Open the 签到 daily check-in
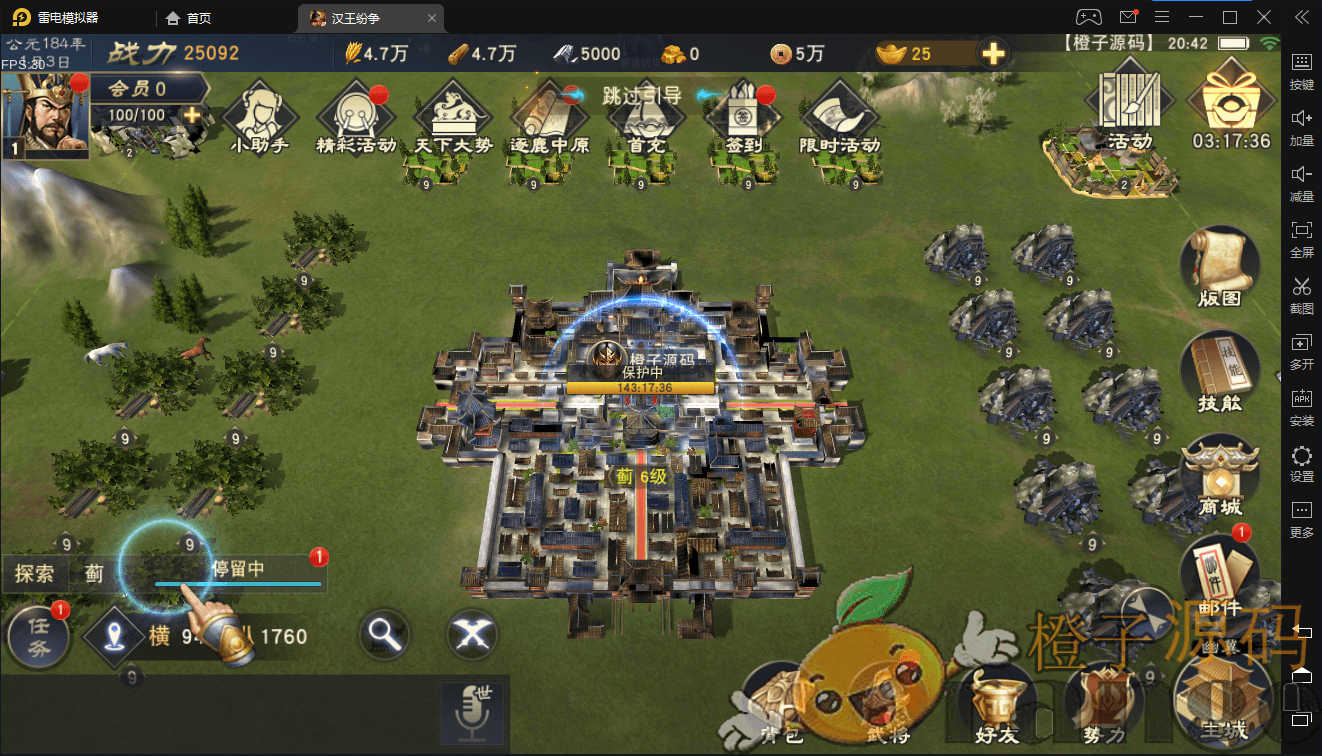This screenshot has width=1322, height=756. tap(742, 114)
